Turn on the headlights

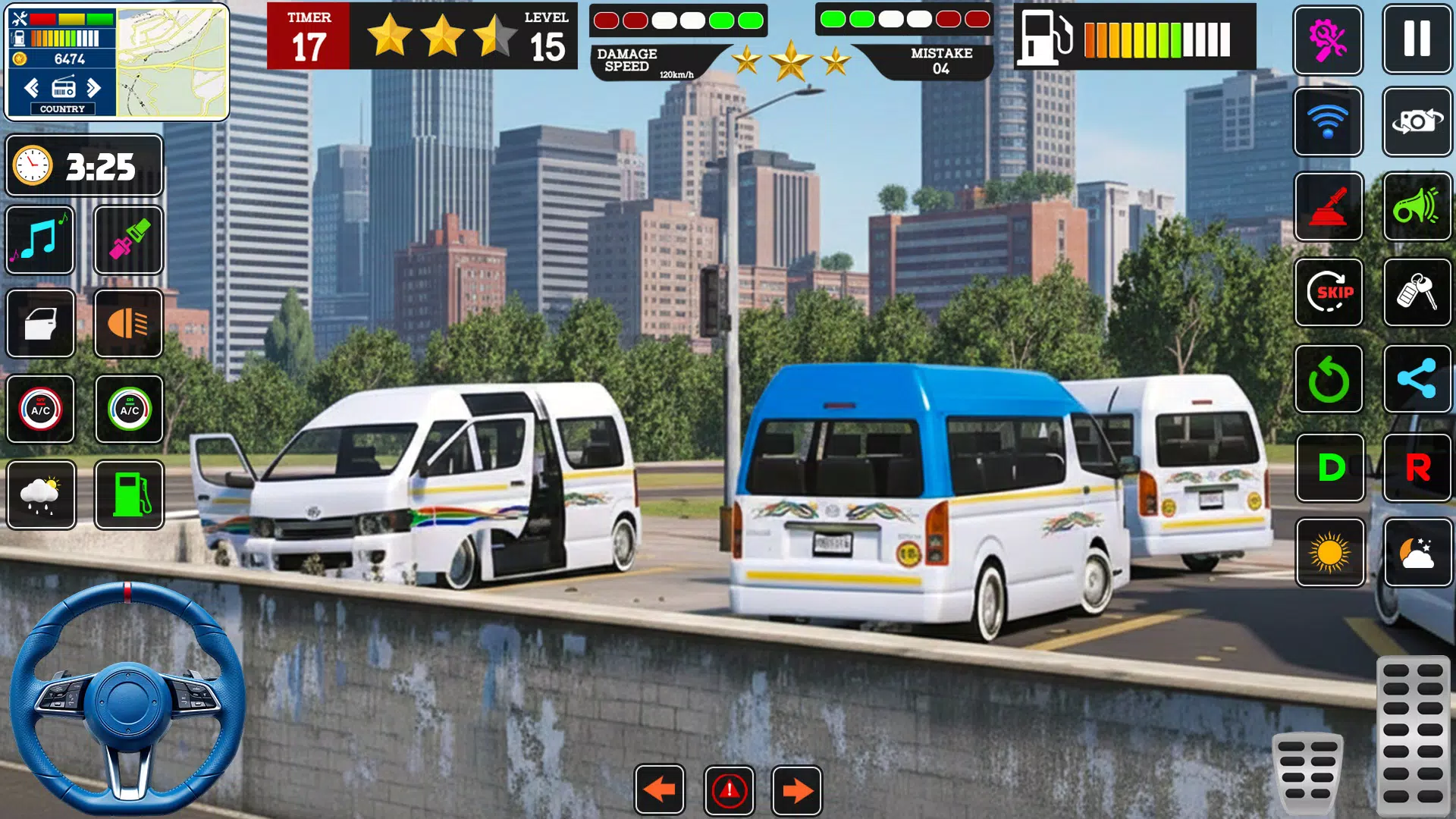[x=128, y=324]
